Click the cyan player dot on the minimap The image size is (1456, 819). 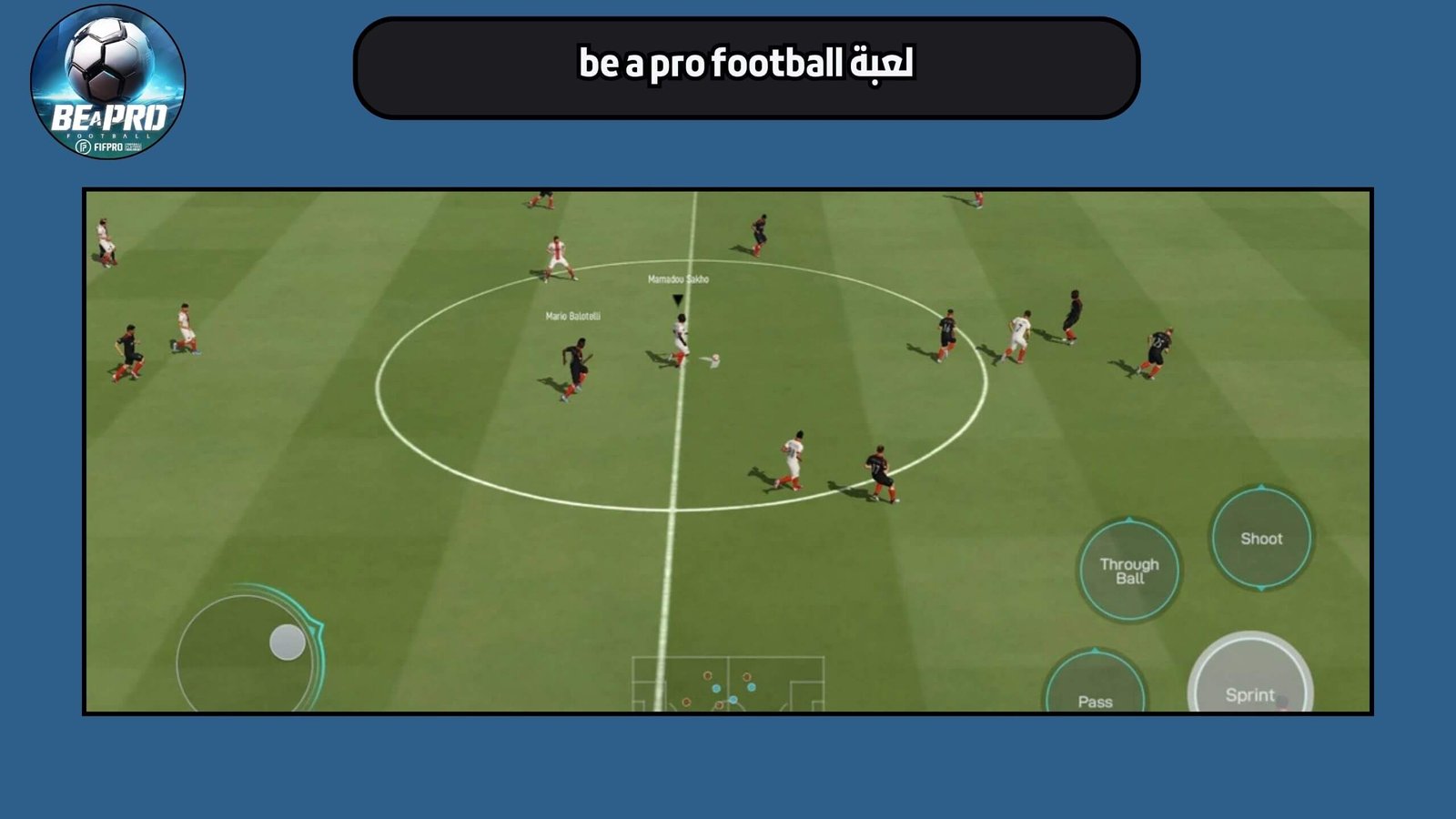716,688
